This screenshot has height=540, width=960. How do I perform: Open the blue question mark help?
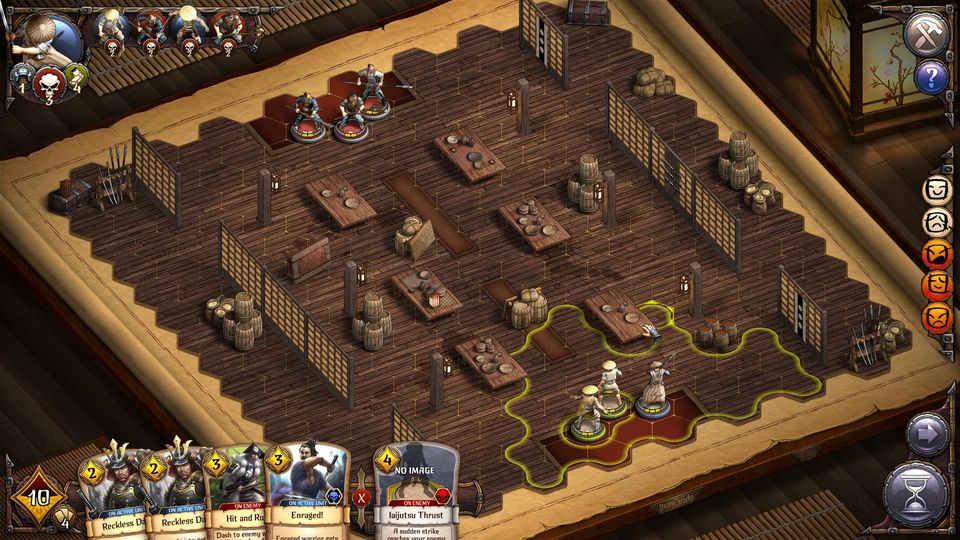coord(932,77)
